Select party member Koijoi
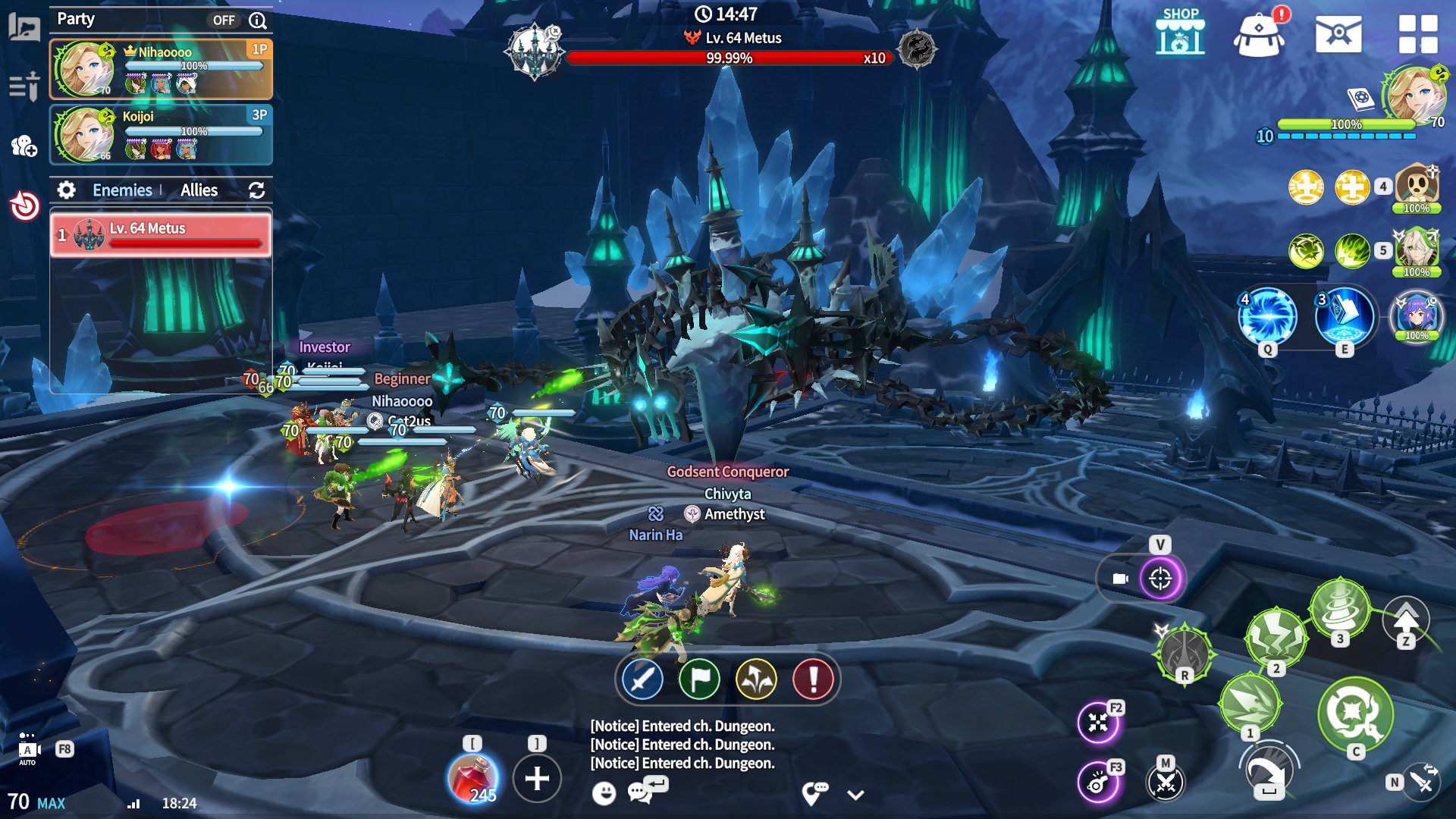1456x819 pixels. 161,134
